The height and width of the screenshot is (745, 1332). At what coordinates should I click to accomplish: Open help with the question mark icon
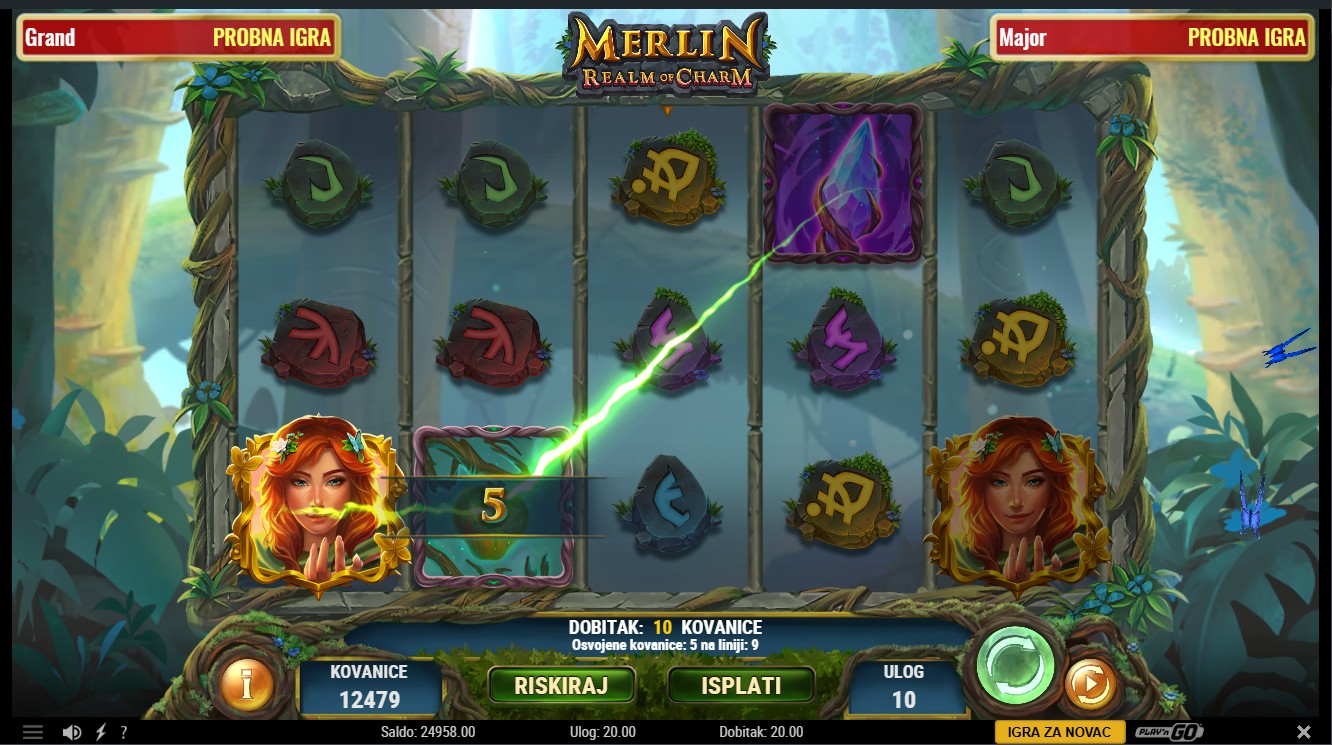(123, 732)
